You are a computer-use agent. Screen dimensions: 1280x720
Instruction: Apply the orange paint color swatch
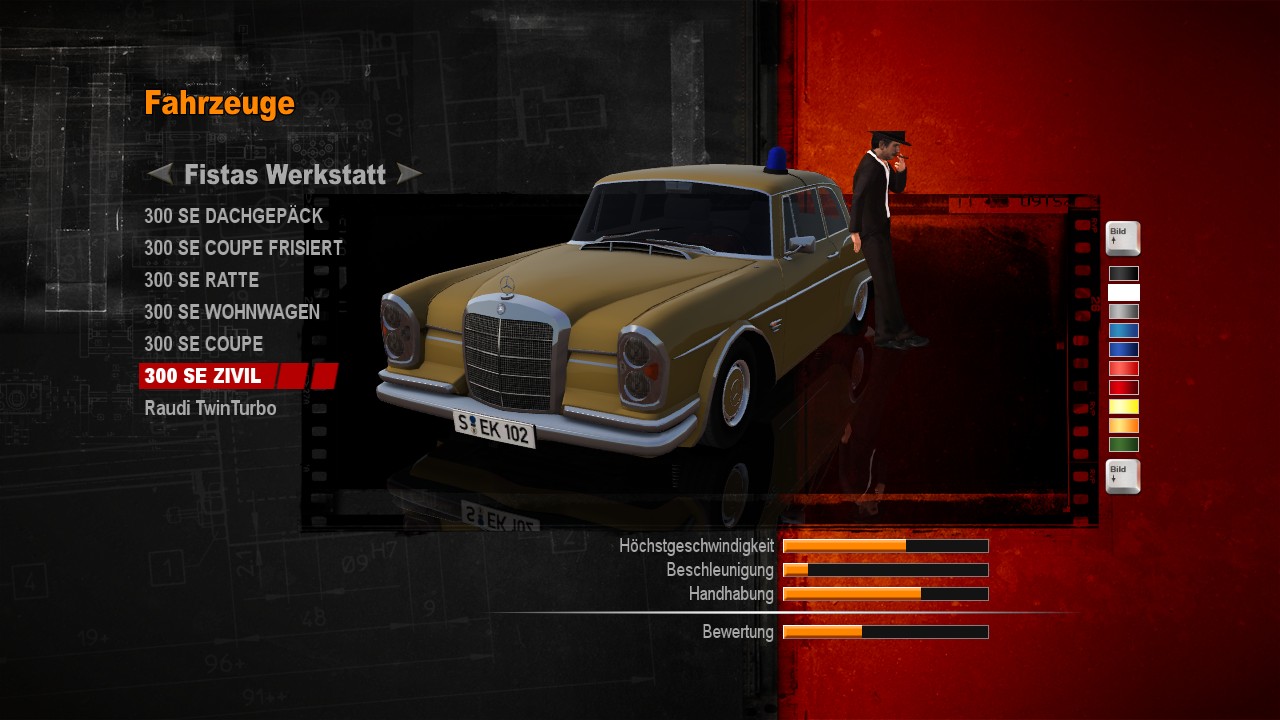[x=1123, y=425]
